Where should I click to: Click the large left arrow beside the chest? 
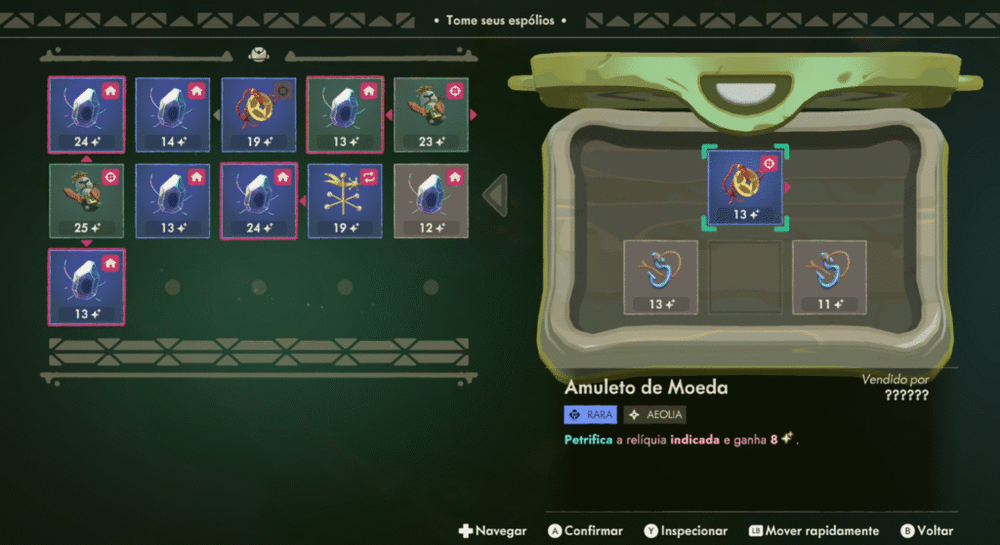(495, 195)
